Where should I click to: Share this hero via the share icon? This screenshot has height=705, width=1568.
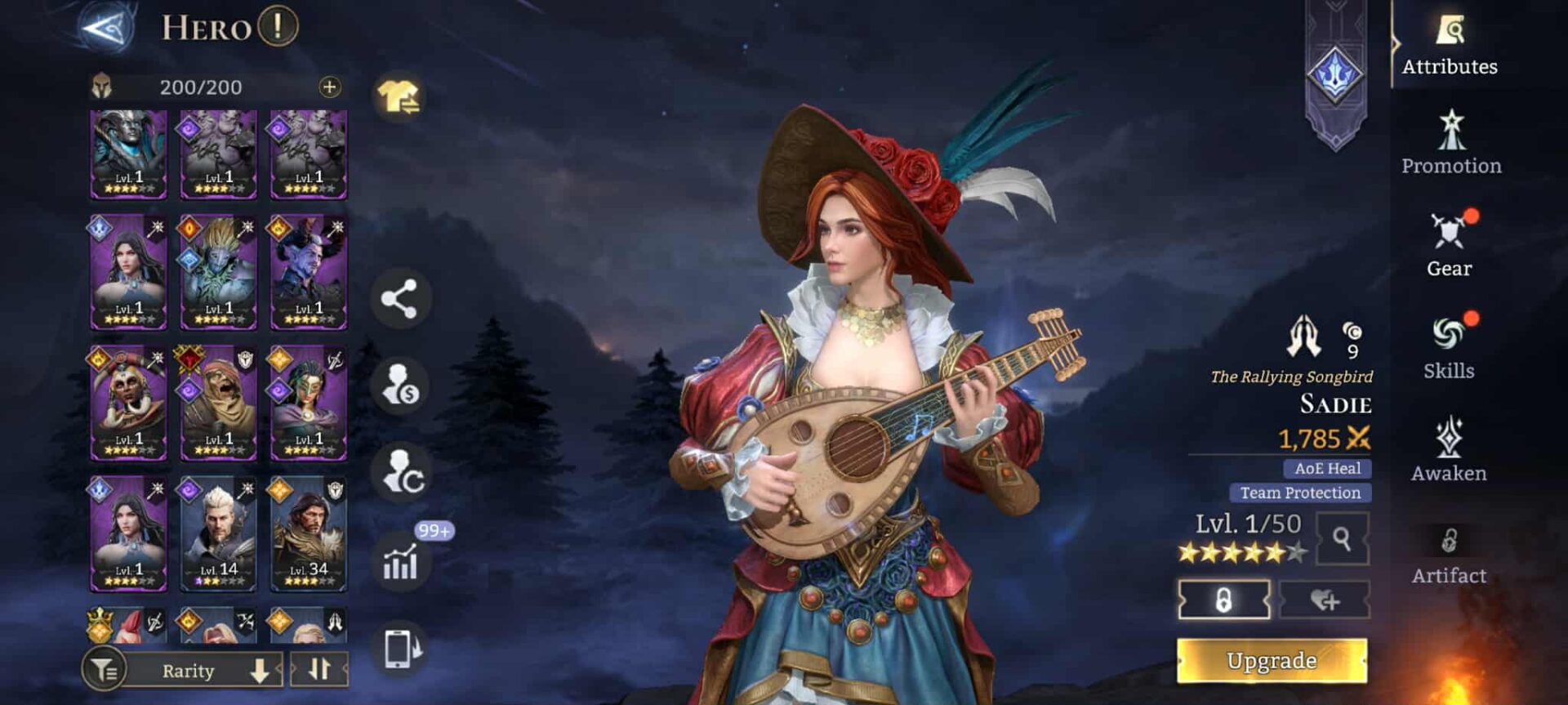coord(400,299)
